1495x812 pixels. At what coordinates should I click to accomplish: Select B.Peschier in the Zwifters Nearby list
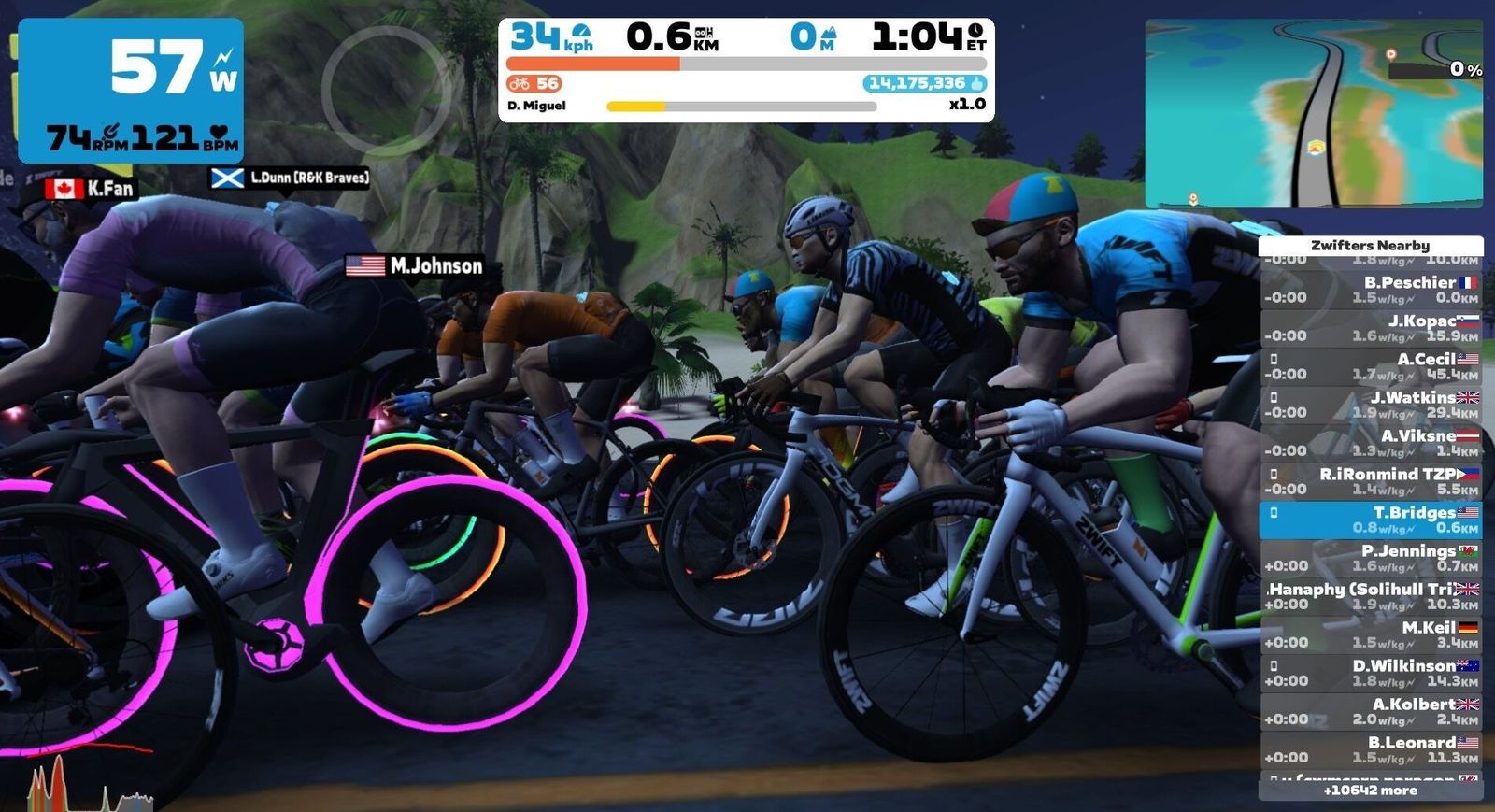coord(1371,290)
